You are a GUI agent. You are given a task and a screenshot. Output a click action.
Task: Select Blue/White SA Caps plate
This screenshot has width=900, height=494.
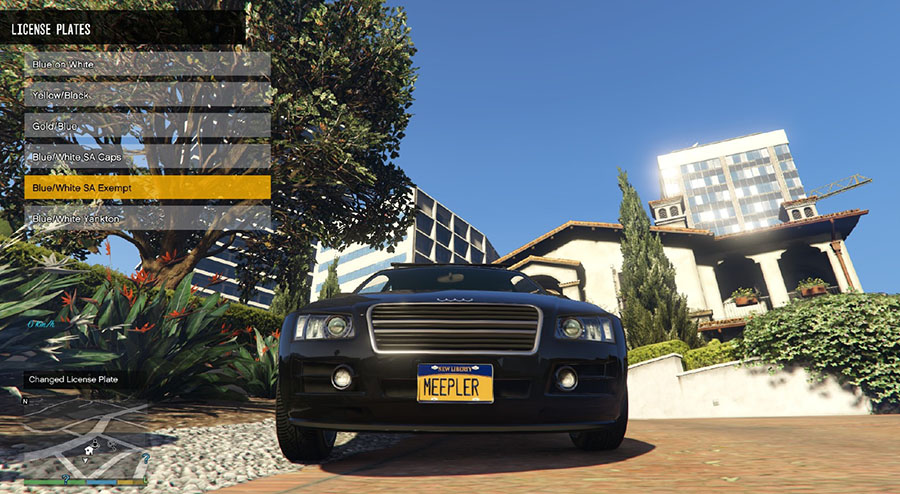click(147, 157)
